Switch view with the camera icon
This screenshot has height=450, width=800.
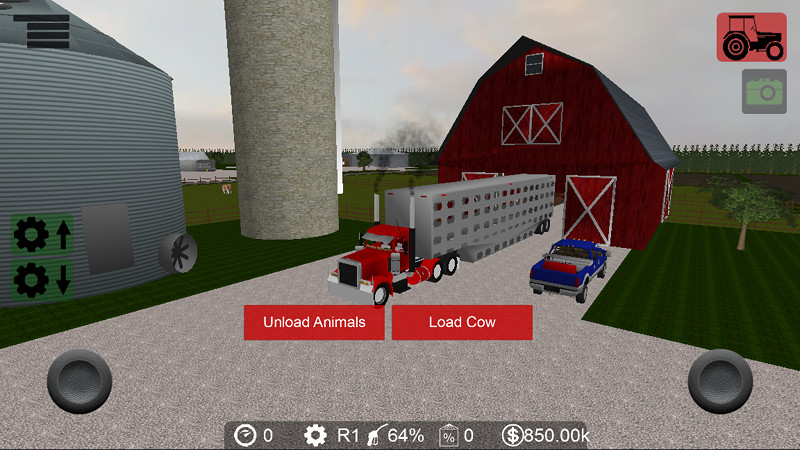pyautogui.click(x=764, y=91)
